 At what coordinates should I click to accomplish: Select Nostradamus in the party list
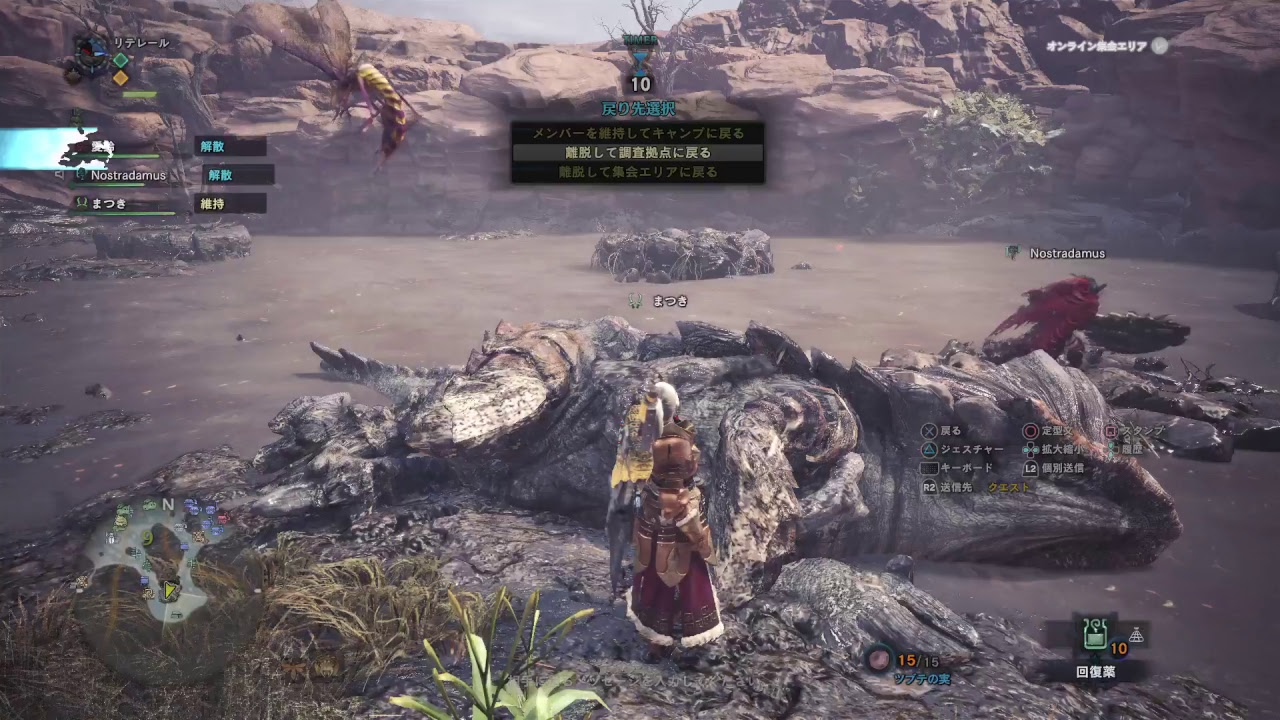point(128,175)
